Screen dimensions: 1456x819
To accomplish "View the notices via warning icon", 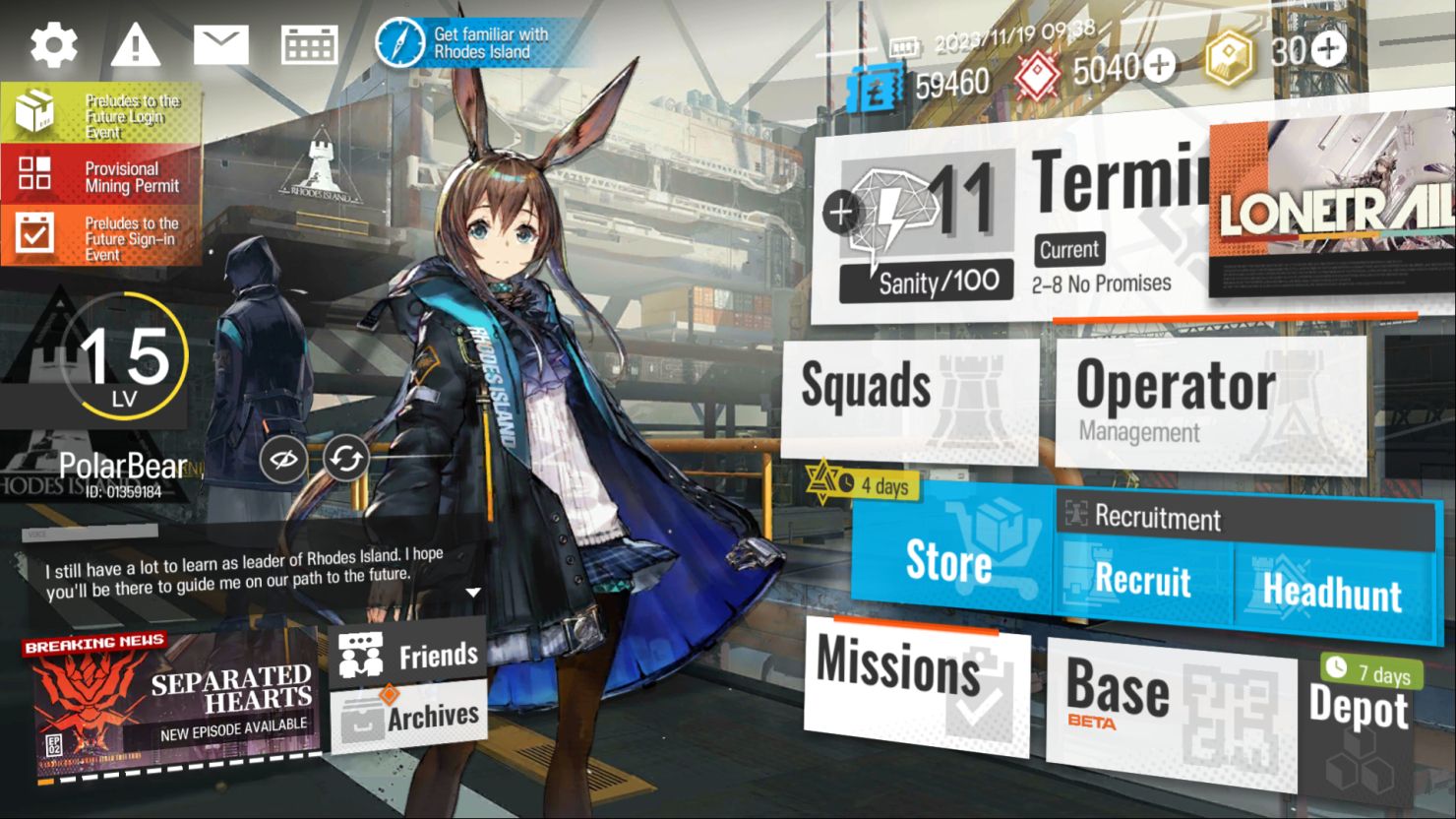I will tap(136, 43).
